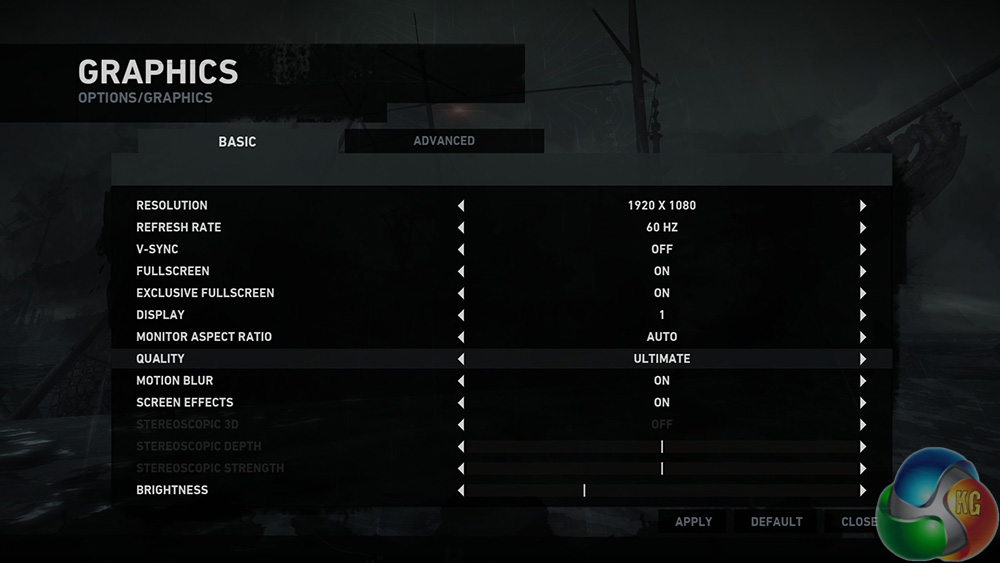Screen dimensions: 1000x563
Task: Click the right arrow for Resolution
Action: click(862, 206)
